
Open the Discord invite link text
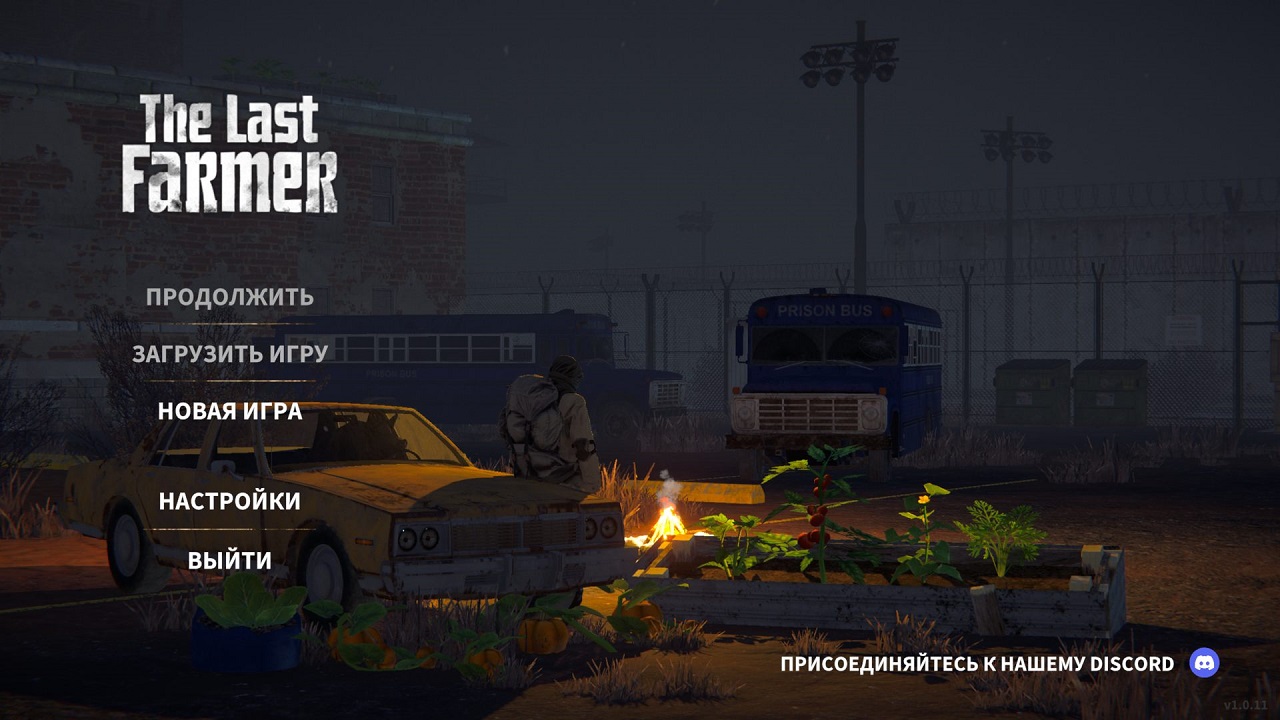(975, 662)
